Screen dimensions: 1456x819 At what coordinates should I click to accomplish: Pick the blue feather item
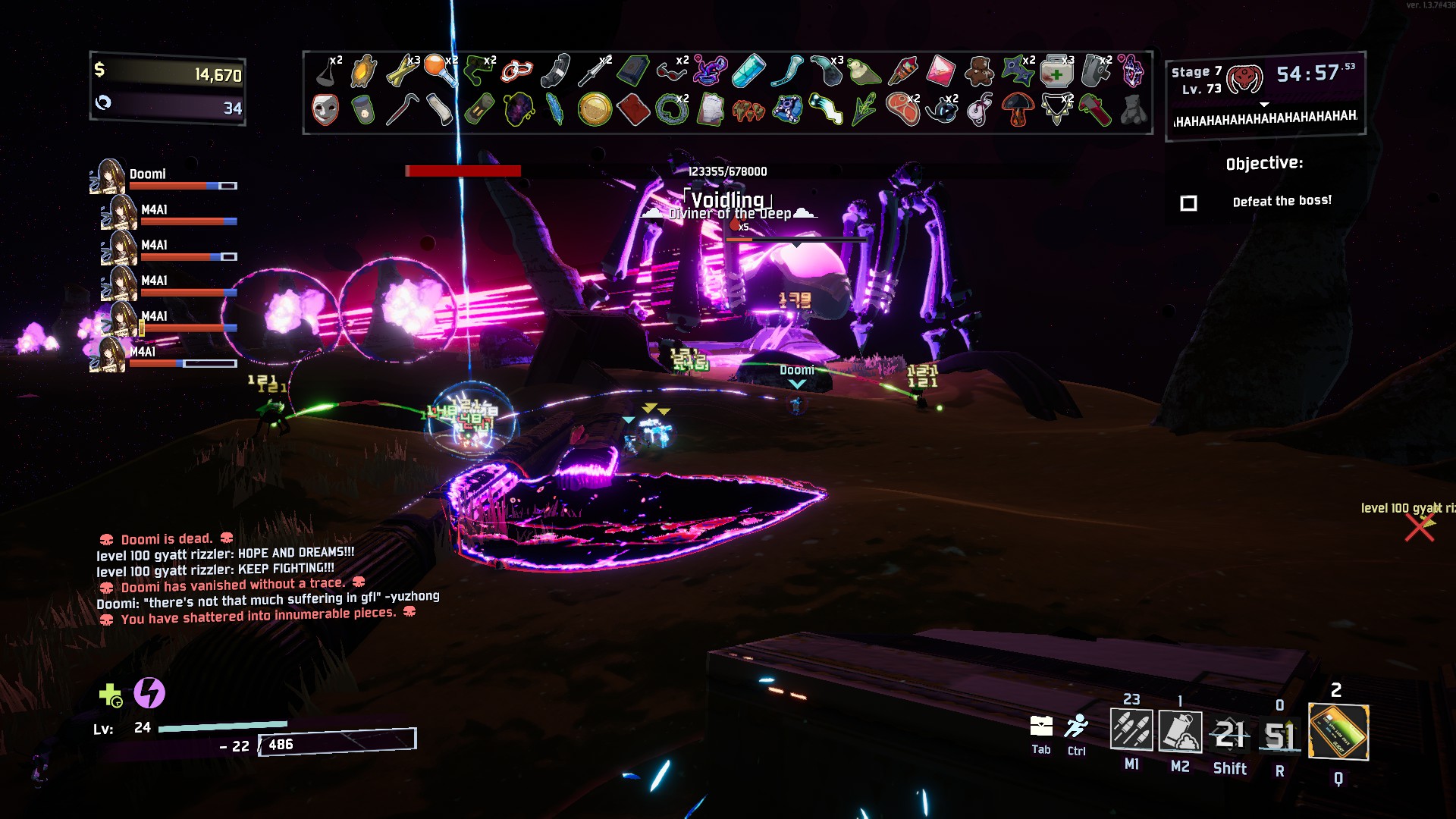click(555, 109)
